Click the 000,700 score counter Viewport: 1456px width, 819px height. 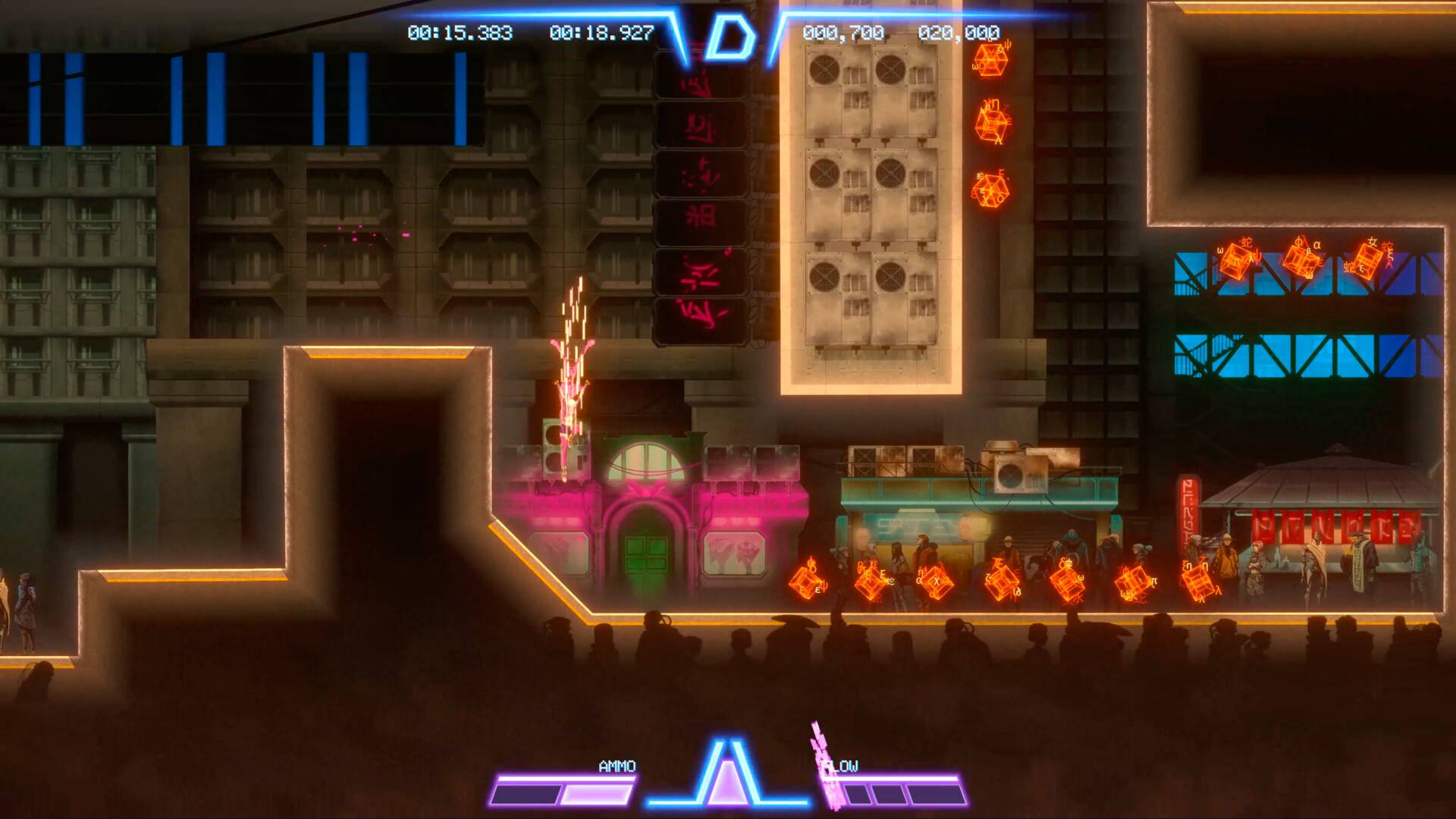coord(843,33)
